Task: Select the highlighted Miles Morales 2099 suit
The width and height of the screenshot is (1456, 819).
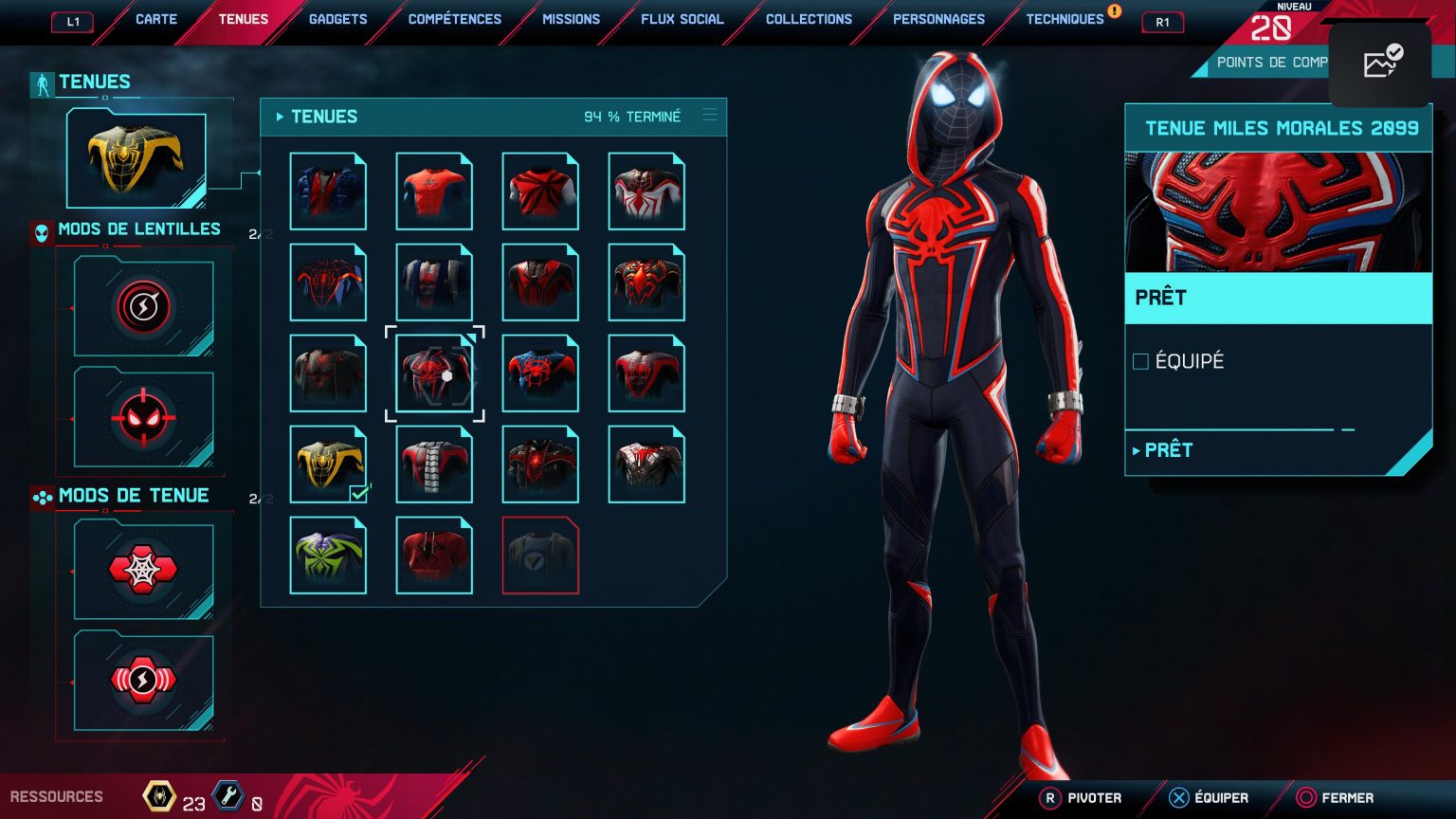Action: 434,373
